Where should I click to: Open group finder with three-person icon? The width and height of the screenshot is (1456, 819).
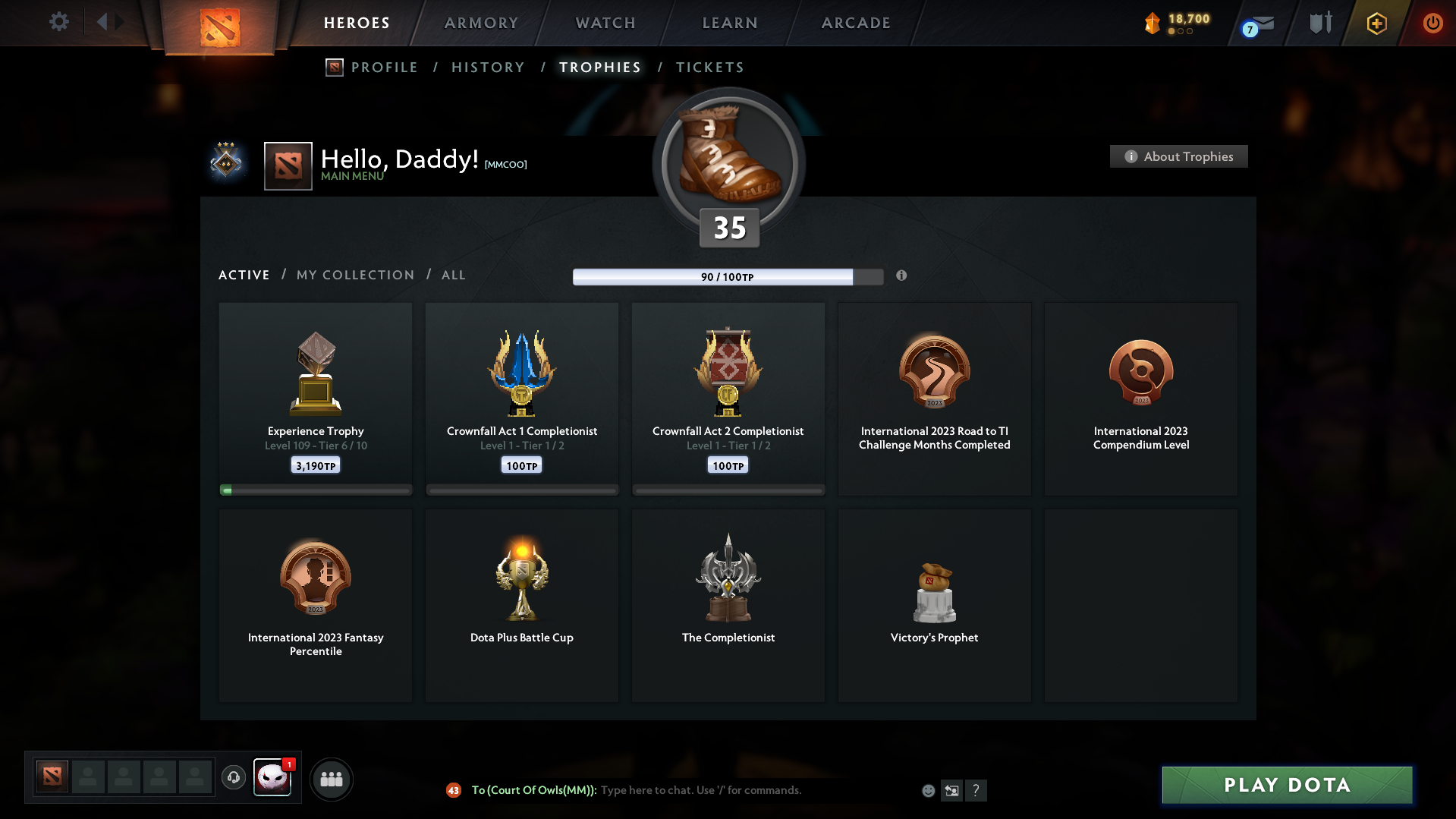pos(331,779)
